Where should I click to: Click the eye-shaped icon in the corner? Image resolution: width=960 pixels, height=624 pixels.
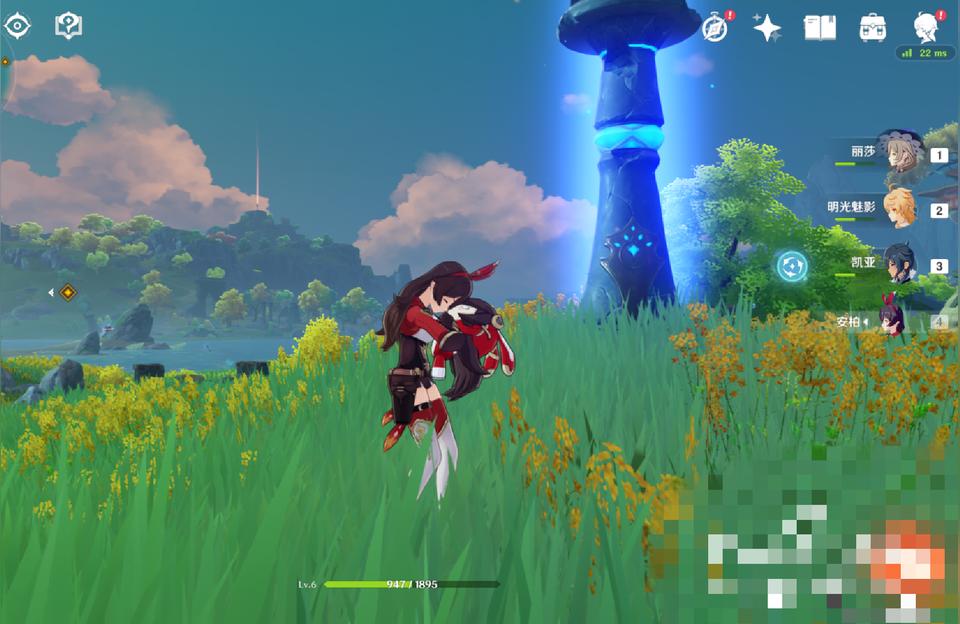18,26
